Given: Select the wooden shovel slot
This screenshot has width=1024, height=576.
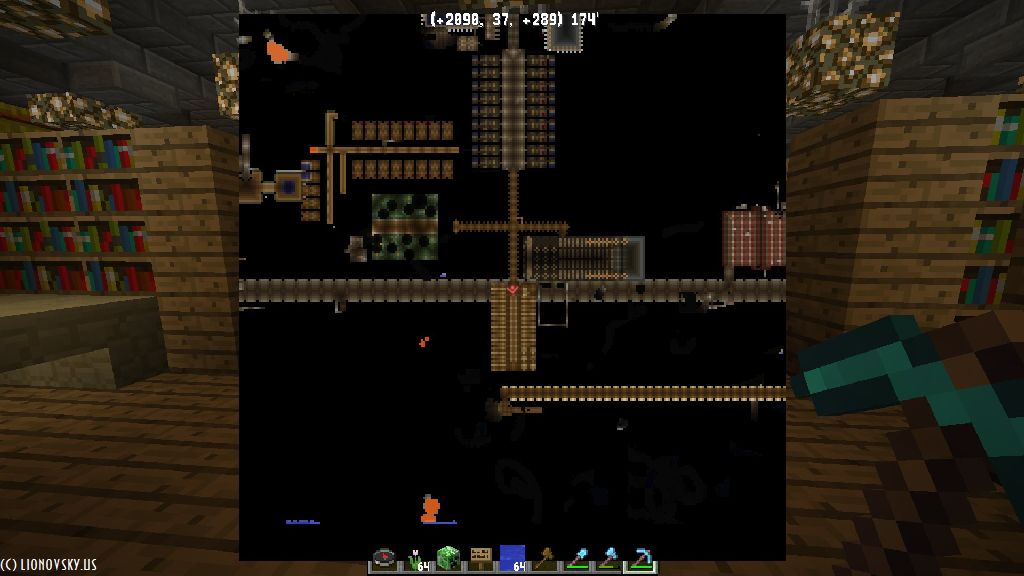Looking at the screenshot, I should pos(544,559).
